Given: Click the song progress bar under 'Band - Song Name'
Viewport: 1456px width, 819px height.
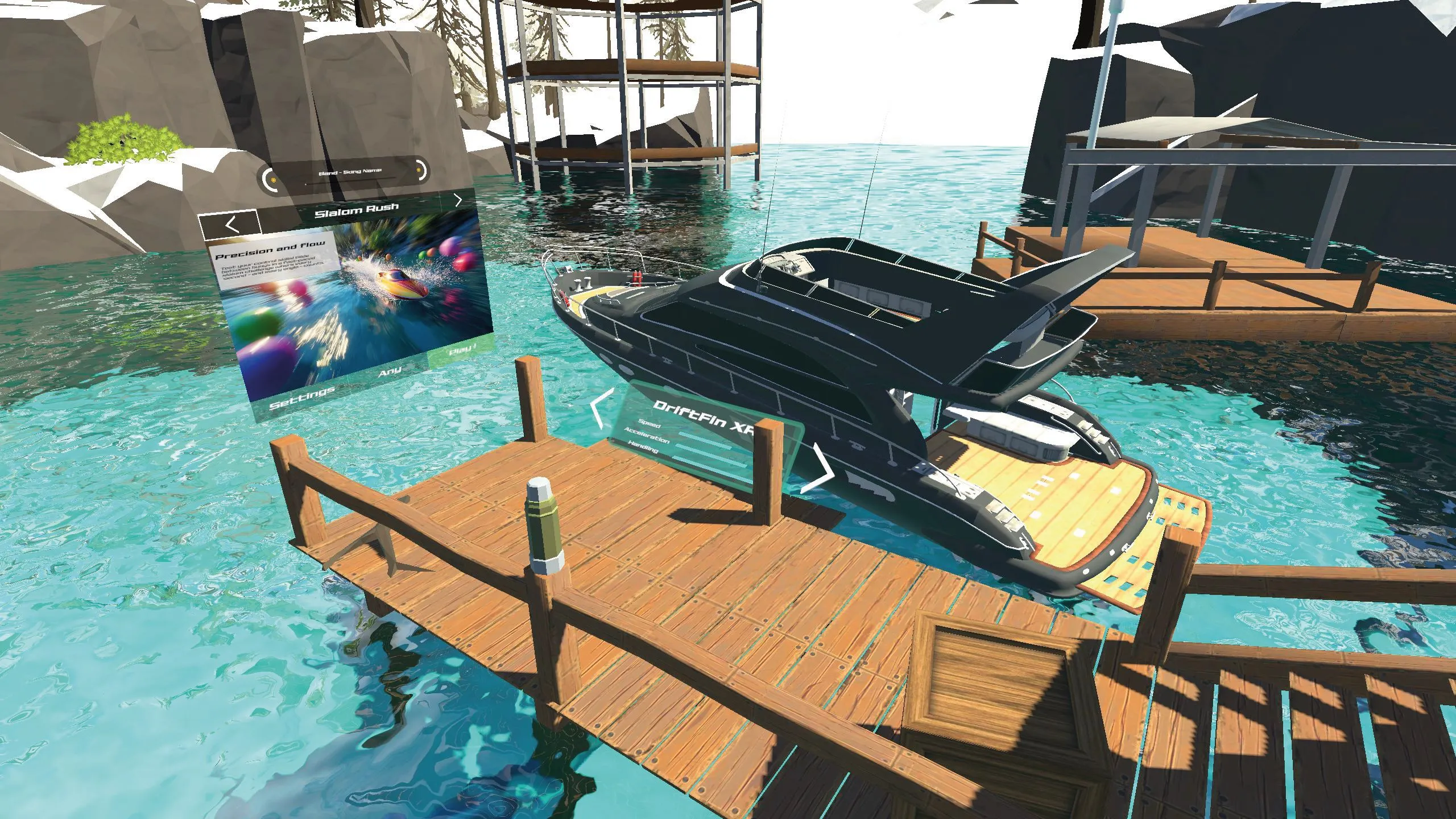Looking at the screenshot, I should point(349,182).
